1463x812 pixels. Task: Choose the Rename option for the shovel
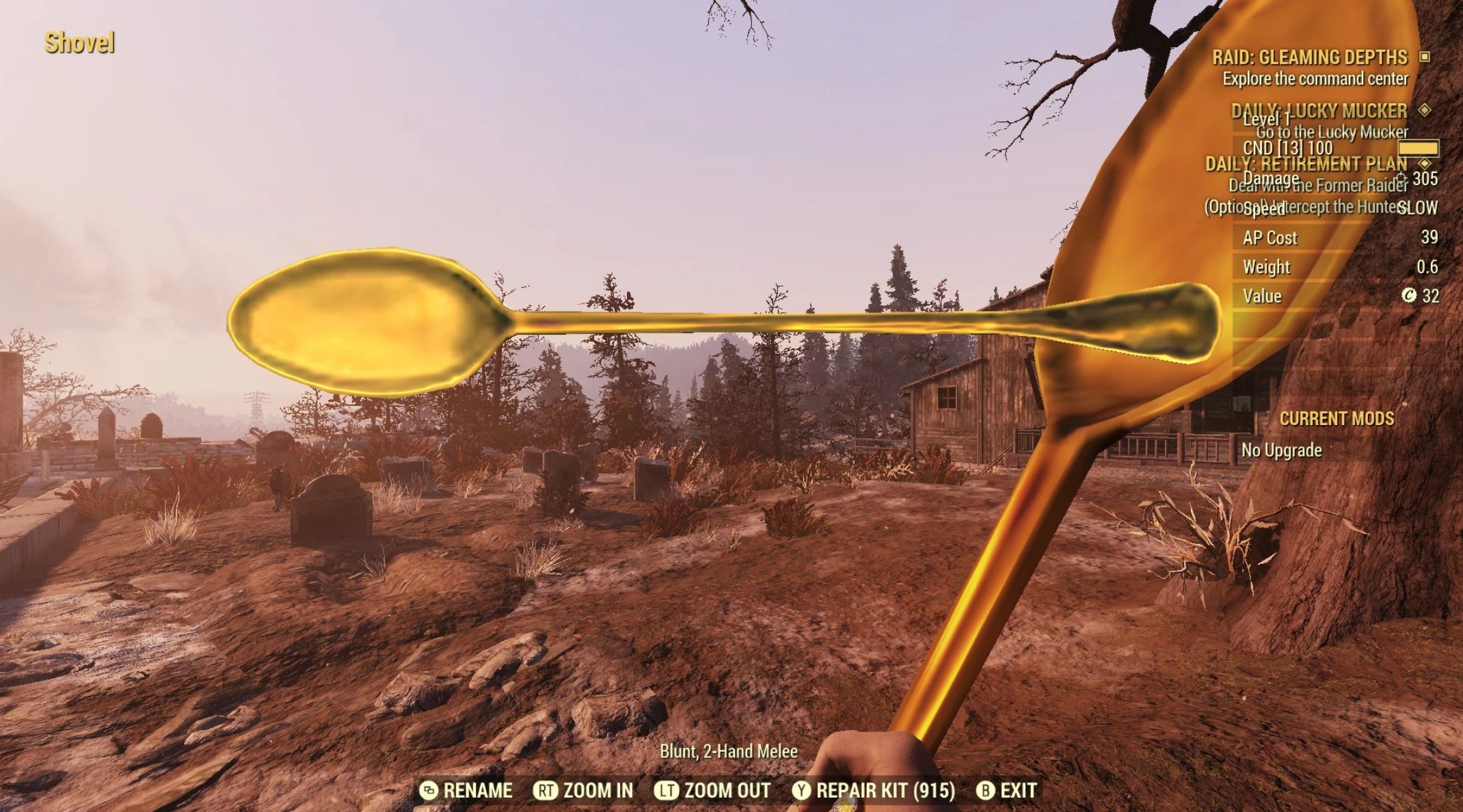pyautogui.click(x=467, y=791)
